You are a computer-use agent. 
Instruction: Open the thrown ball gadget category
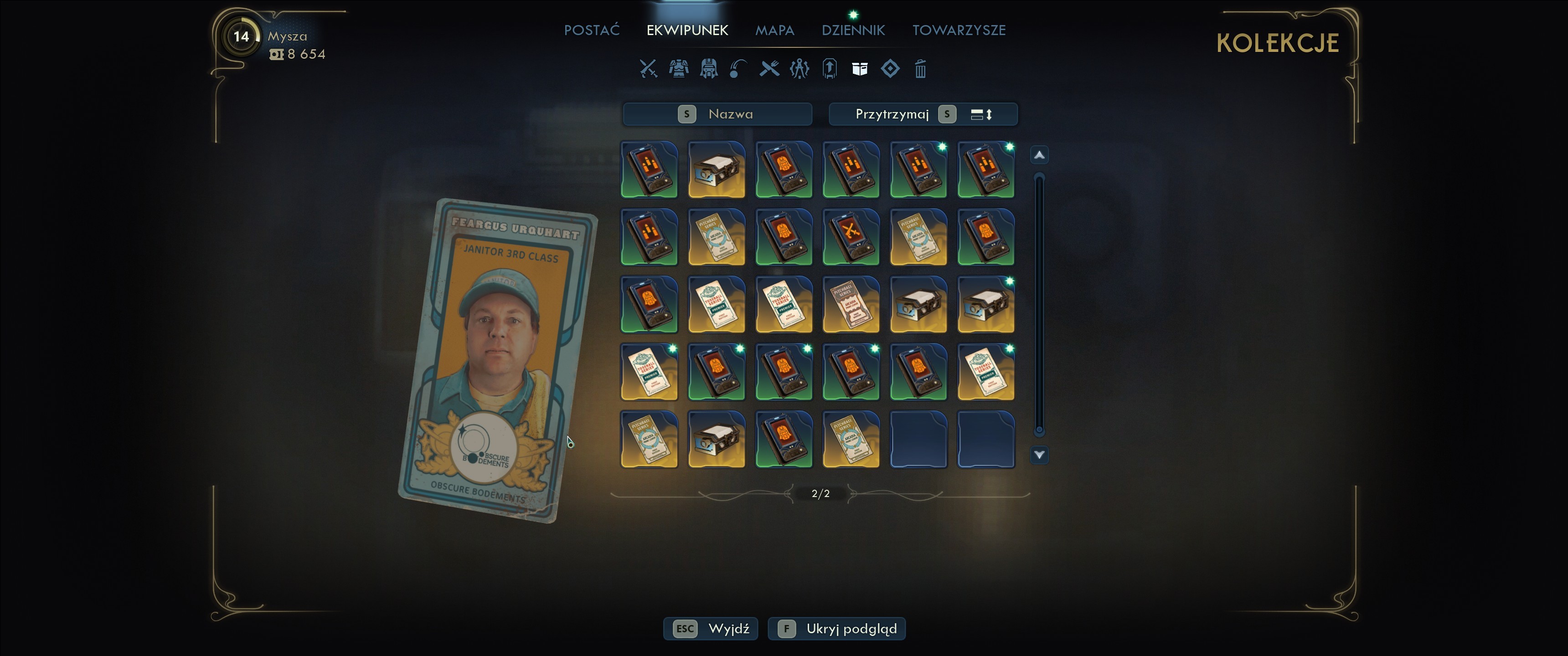(738, 69)
